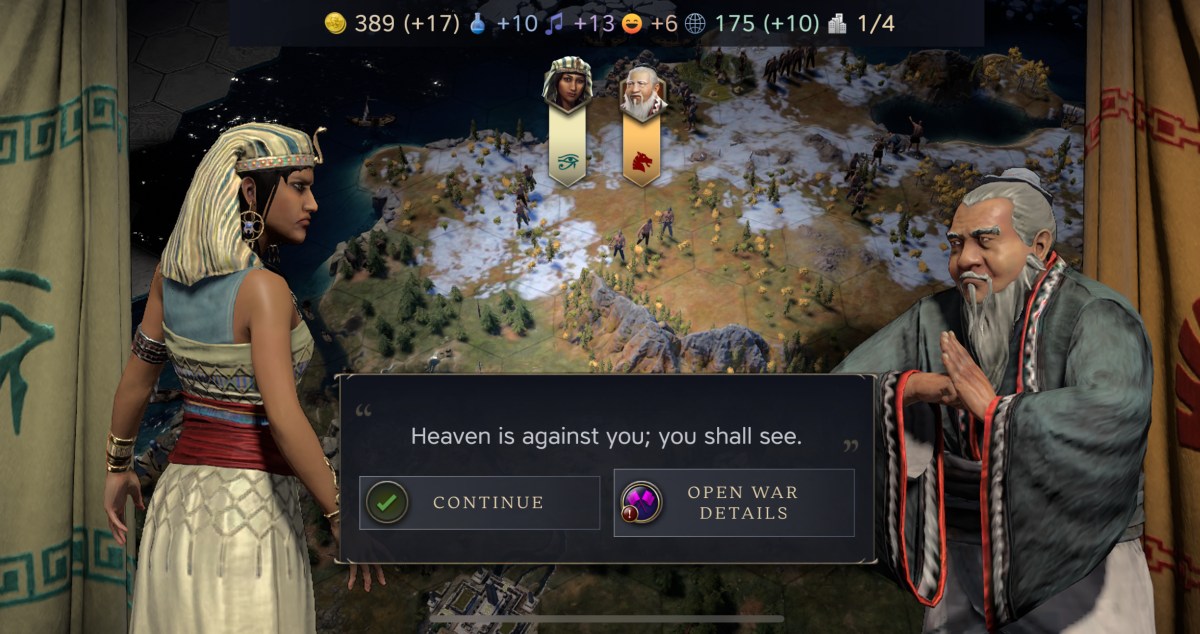Viewport: 1200px width, 634px height.
Task: Open War Details
Action: 734,502
